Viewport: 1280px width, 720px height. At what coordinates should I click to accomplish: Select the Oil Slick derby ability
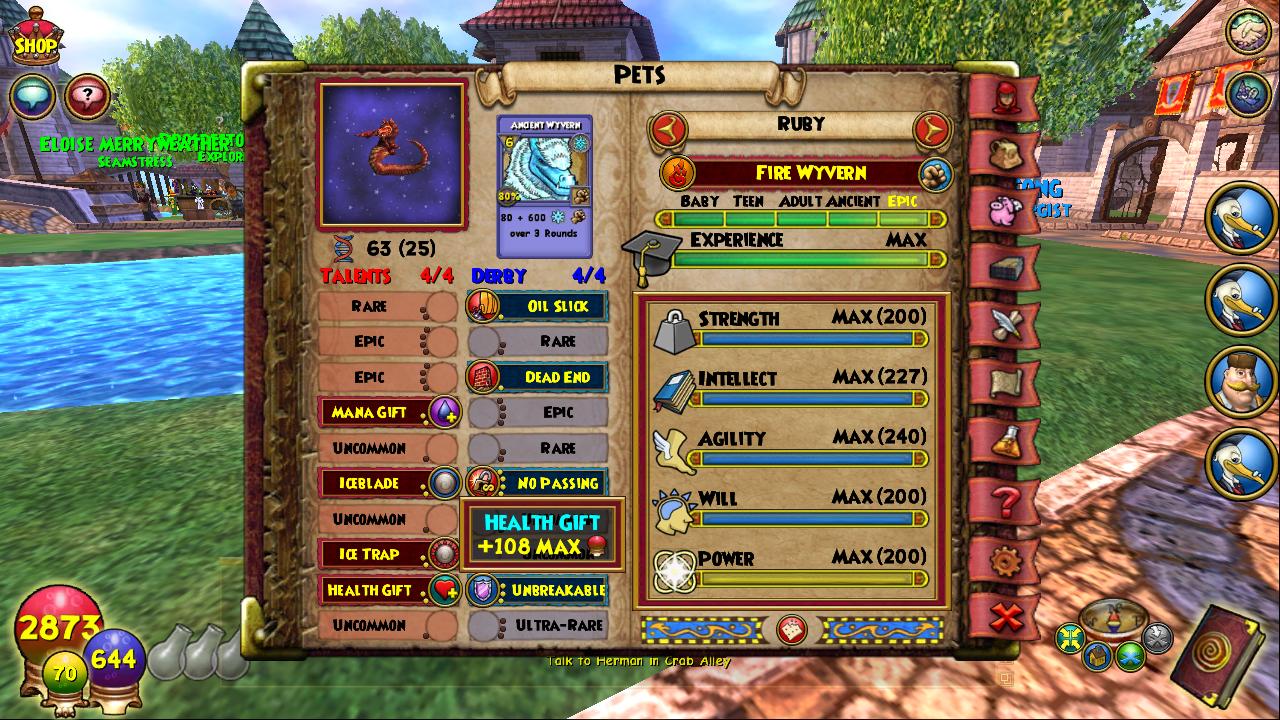tap(538, 306)
